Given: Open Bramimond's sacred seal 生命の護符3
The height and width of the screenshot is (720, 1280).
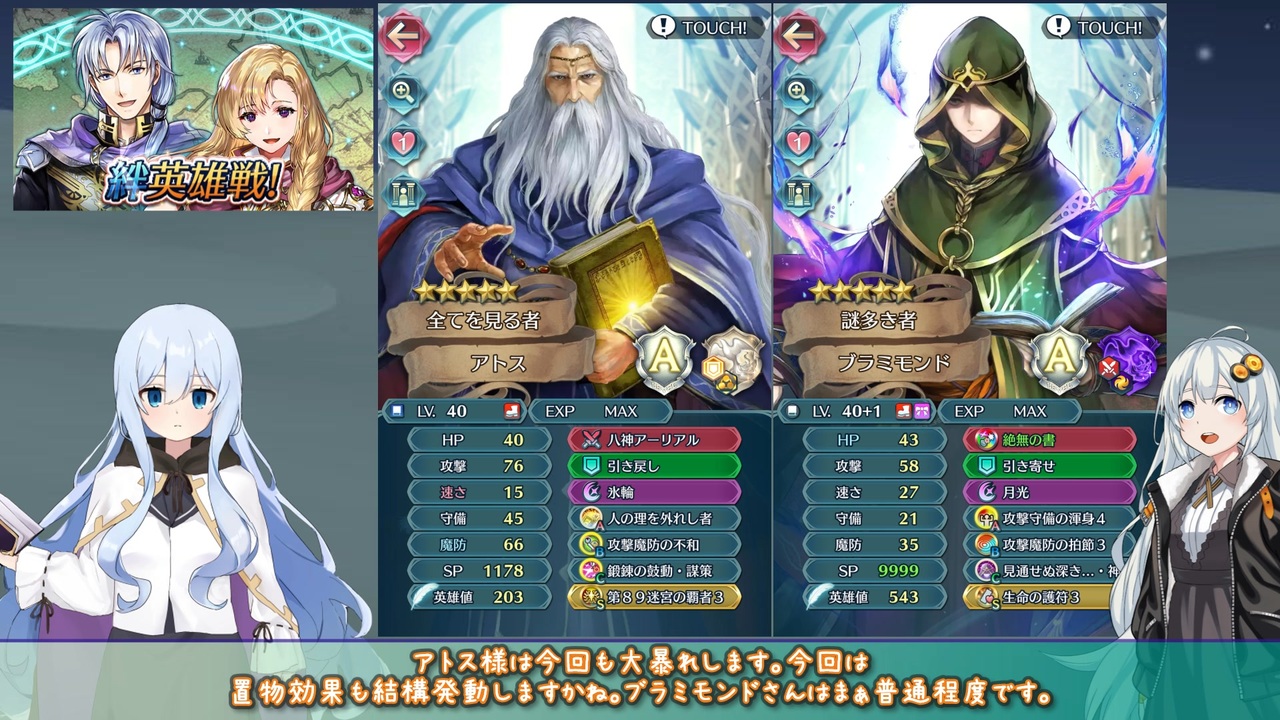Looking at the screenshot, I should pos(1048,597).
